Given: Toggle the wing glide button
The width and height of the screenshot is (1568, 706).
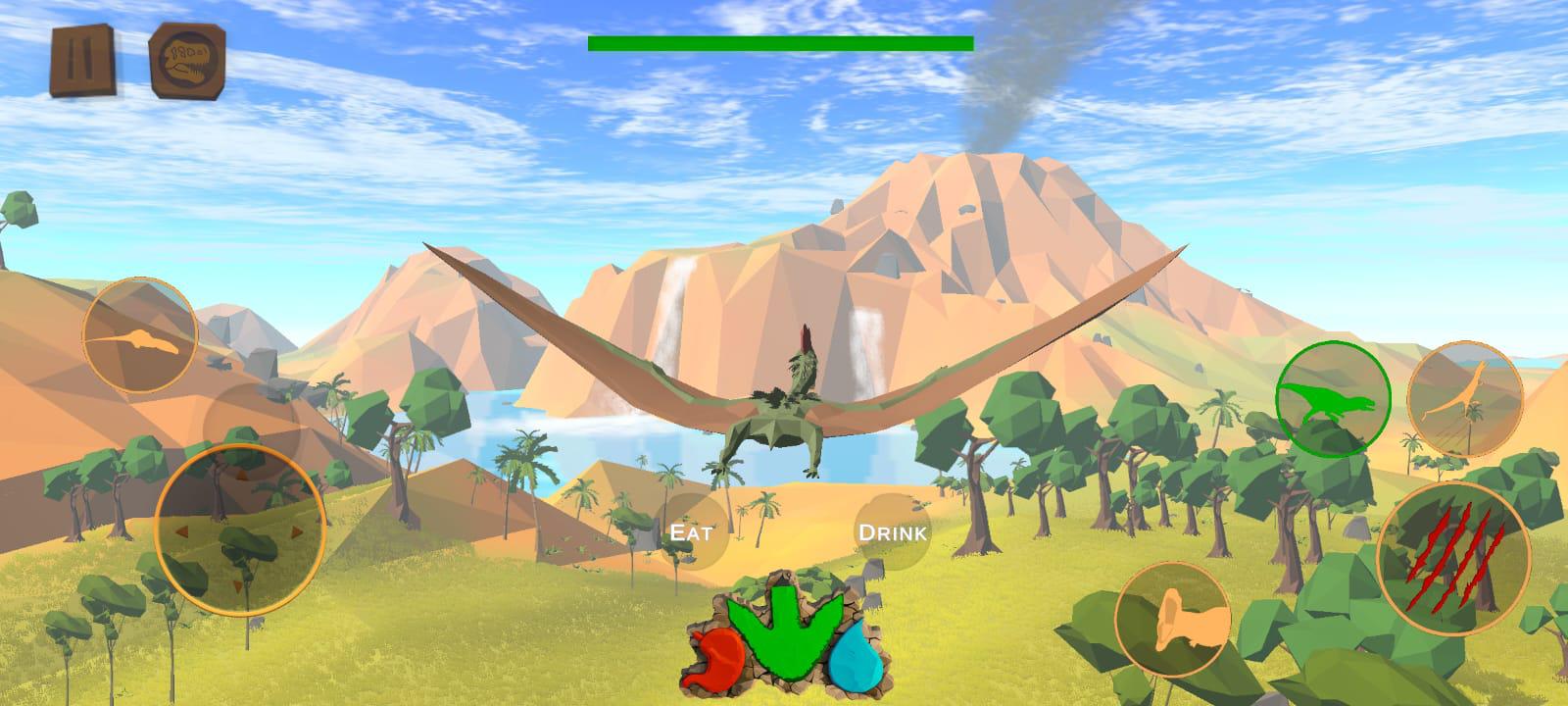Looking at the screenshot, I should tap(140, 335).
